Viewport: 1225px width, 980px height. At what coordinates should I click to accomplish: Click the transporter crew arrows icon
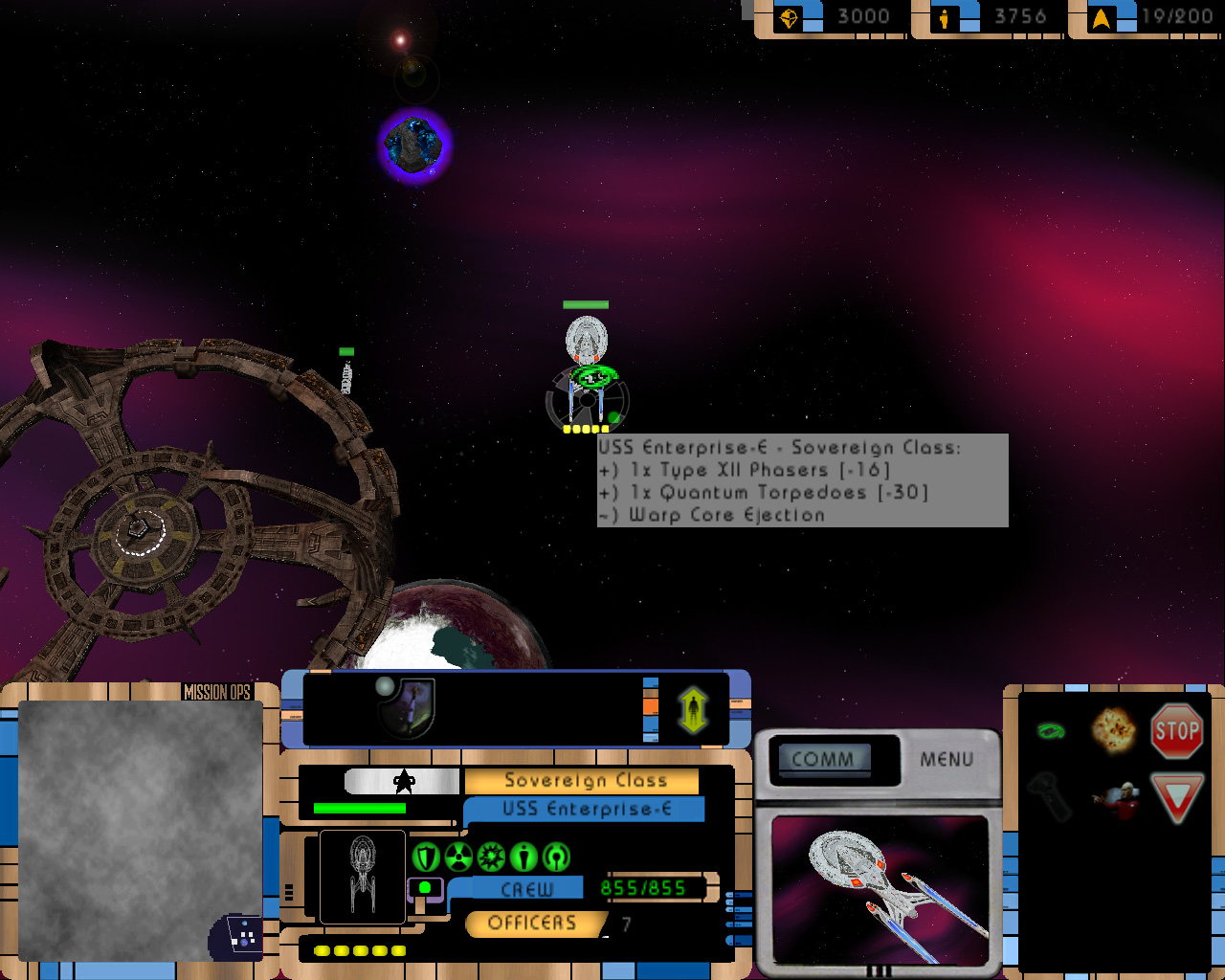point(693,710)
